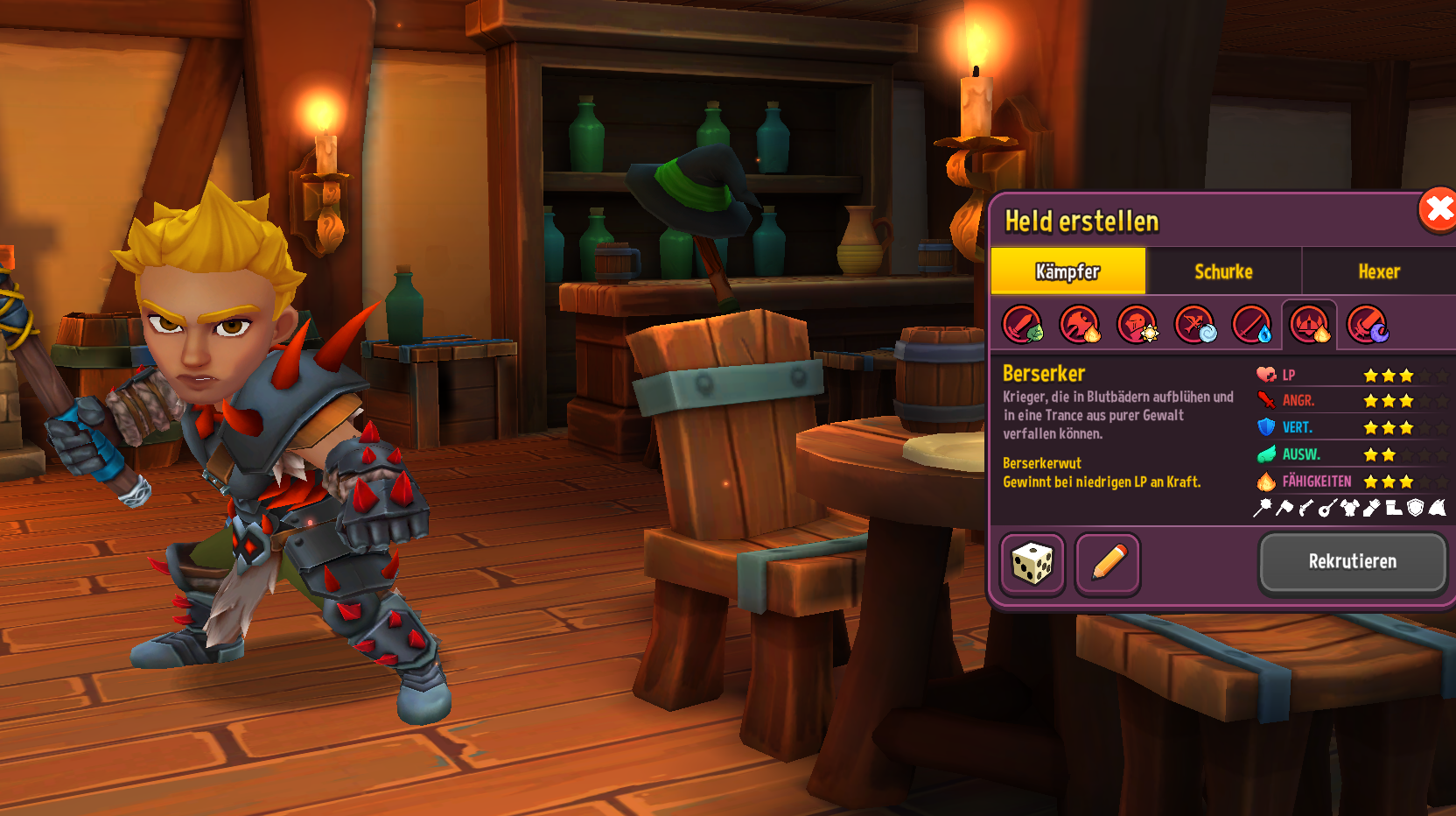Select the Berserker spiked helmet class icon
1456x816 pixels.
pos(1310,325)
